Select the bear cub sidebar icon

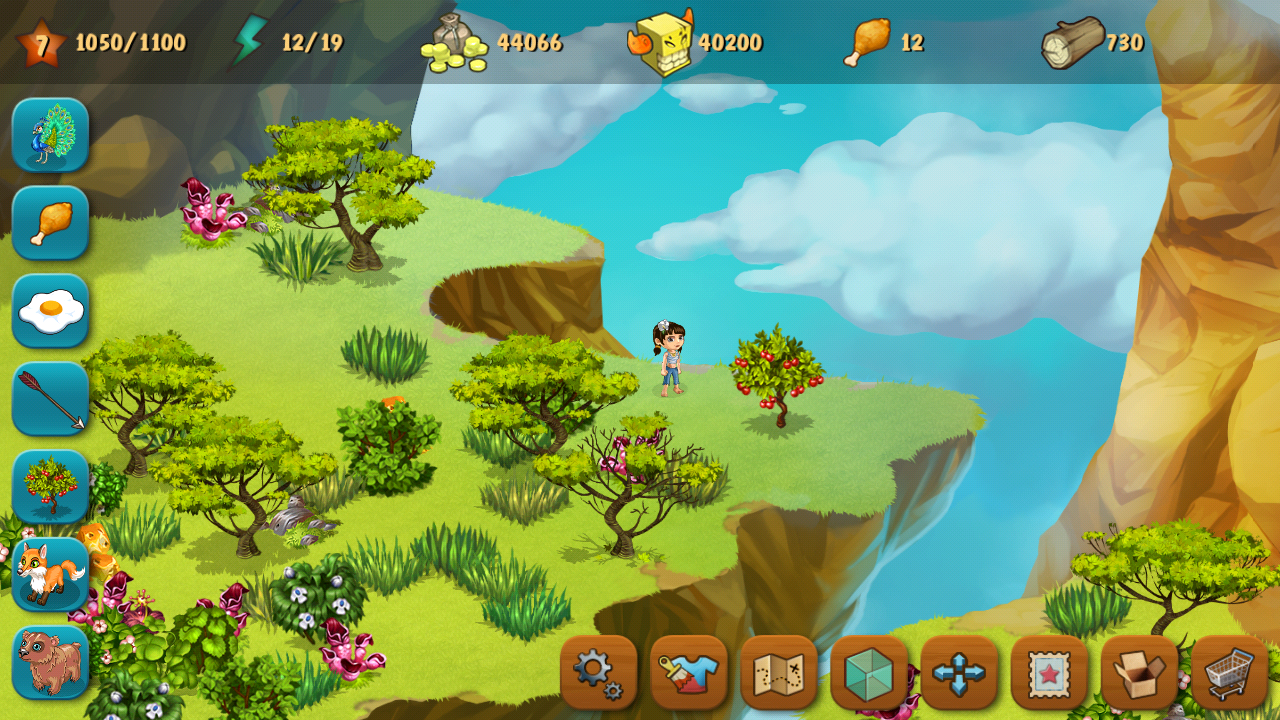48,662
